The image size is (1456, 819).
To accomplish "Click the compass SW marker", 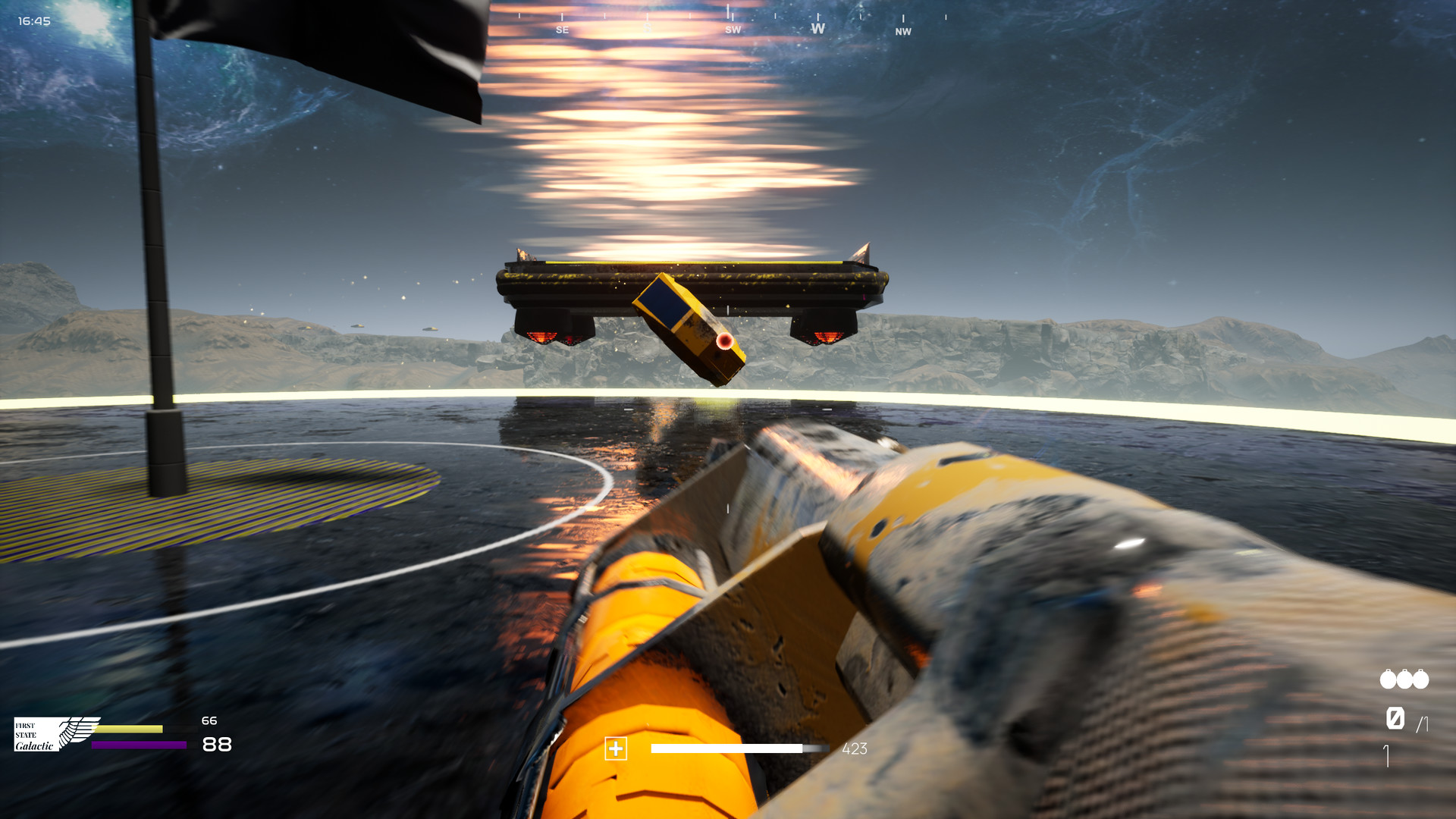I will coord(732,29).
